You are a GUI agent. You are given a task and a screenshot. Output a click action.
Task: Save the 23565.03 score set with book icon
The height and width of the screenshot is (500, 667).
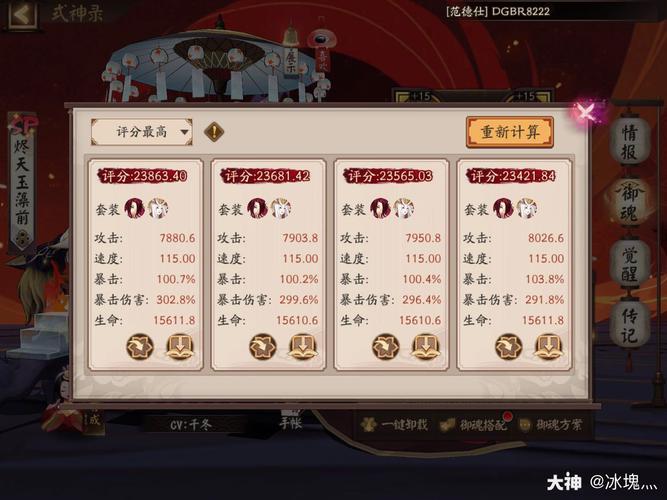click(x=425, y=347)
